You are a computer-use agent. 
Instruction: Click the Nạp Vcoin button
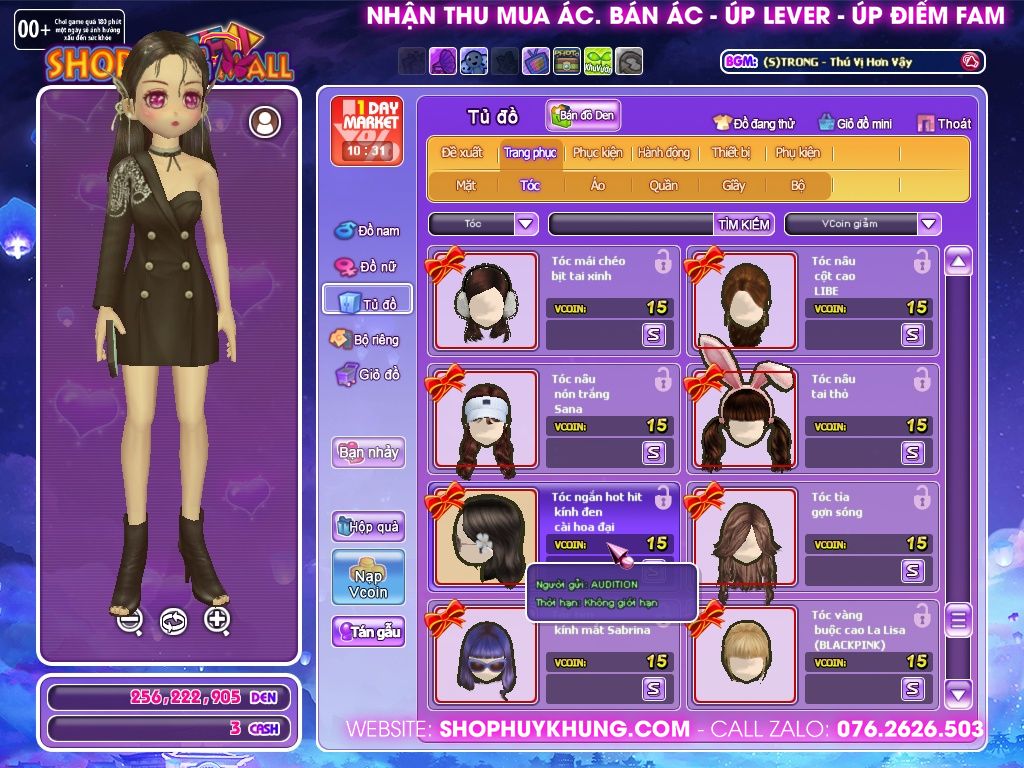(368, 577)
